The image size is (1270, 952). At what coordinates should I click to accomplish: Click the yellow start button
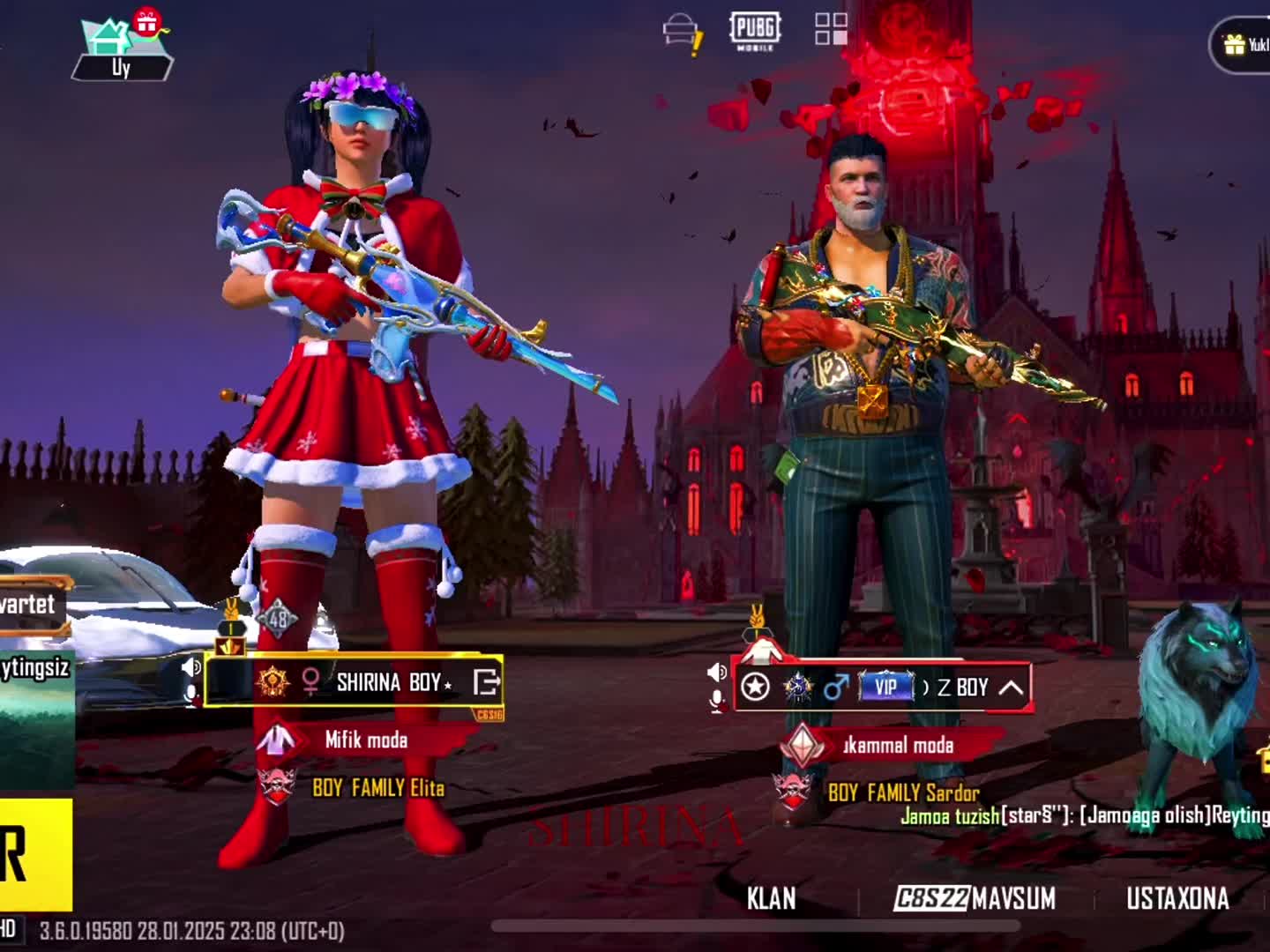point(35,853)
